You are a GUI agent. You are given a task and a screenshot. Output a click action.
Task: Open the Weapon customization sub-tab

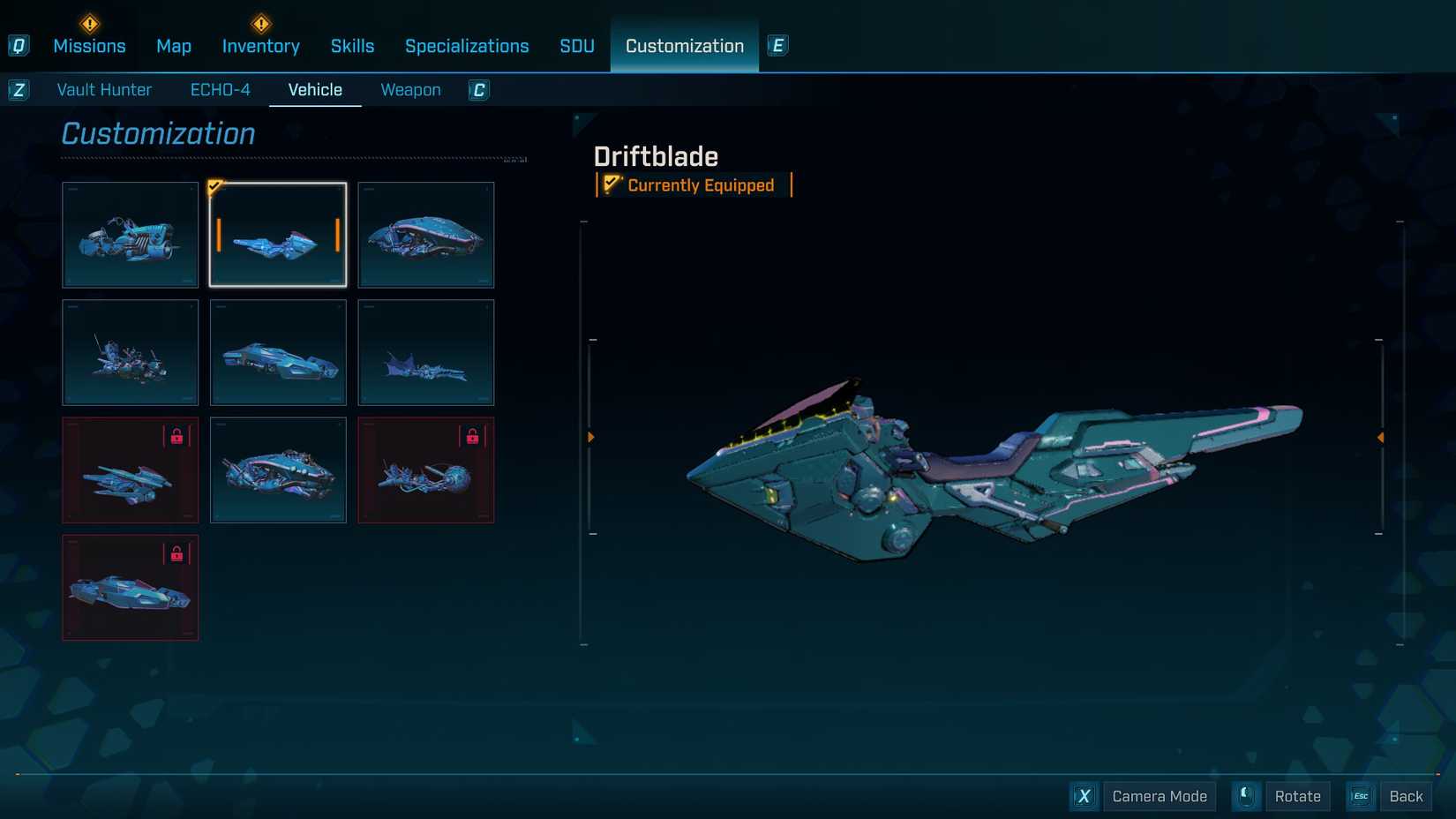(410, 90)
